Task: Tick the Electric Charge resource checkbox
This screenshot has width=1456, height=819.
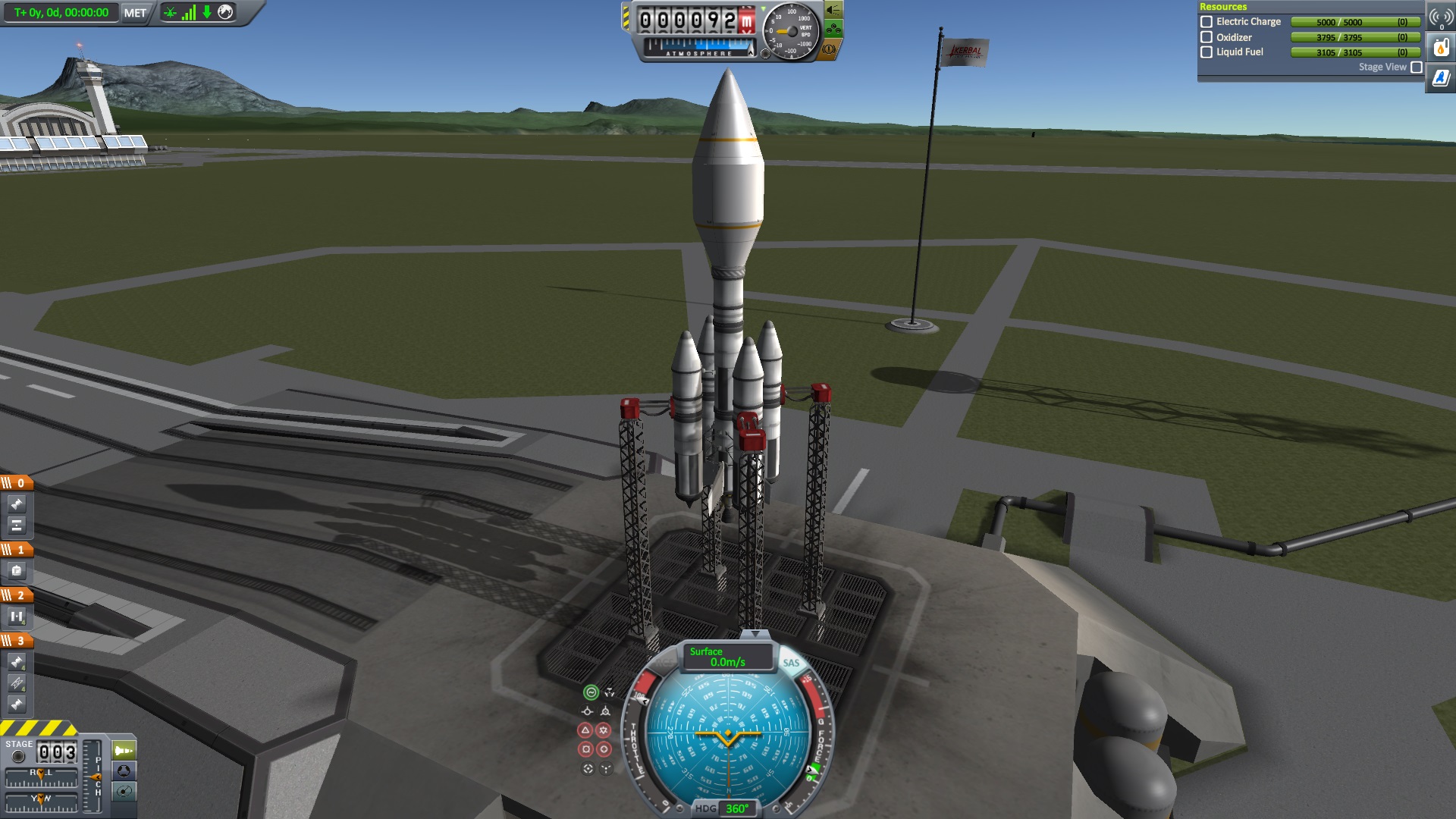Action: click(x=1207, y=22)
